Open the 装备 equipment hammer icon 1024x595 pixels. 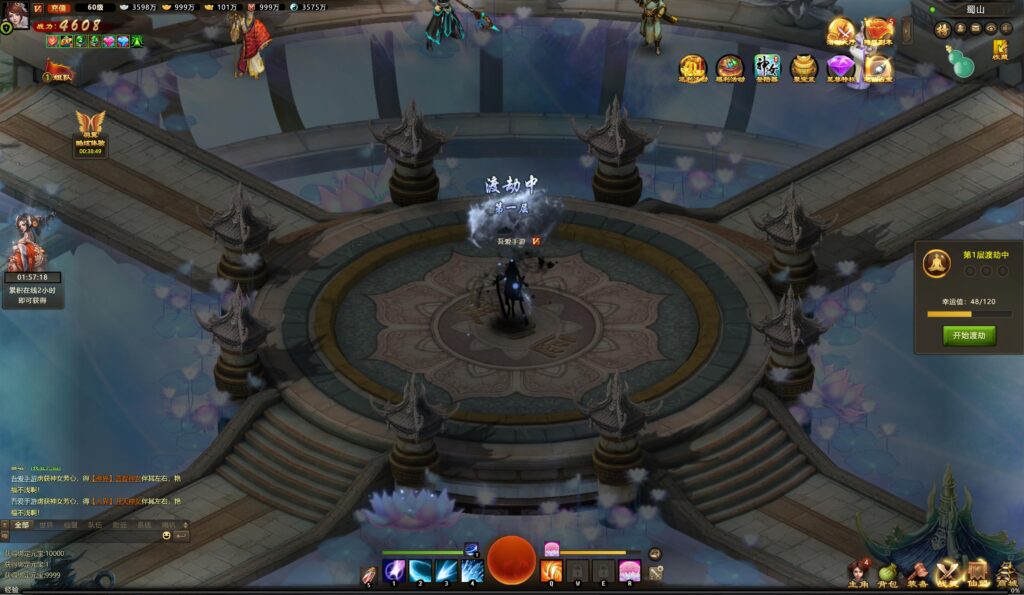917,573
